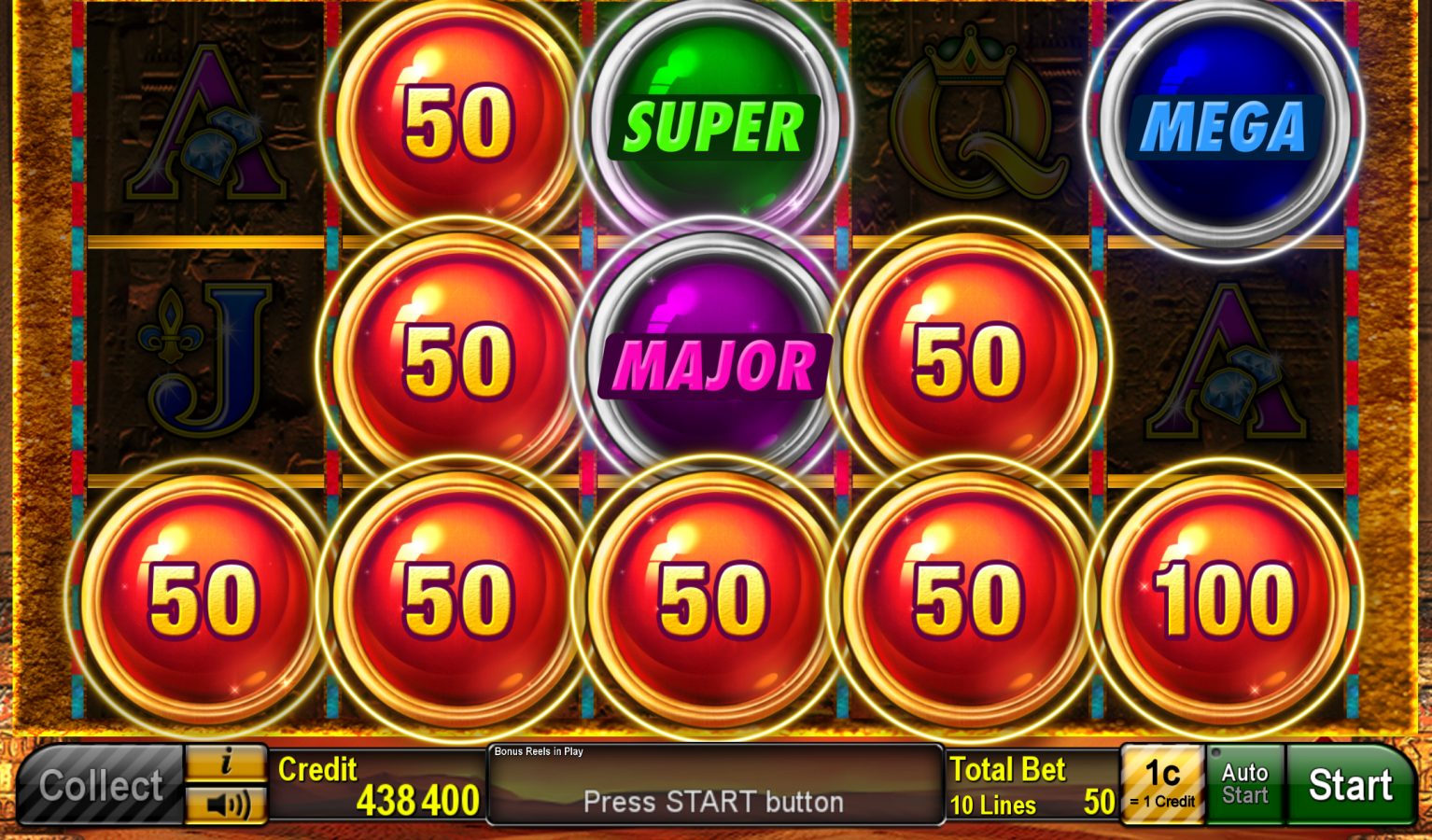Click the A symbol on rightmost middle reel
This screenshot has height=840, width=1432.
[1223, 364]
